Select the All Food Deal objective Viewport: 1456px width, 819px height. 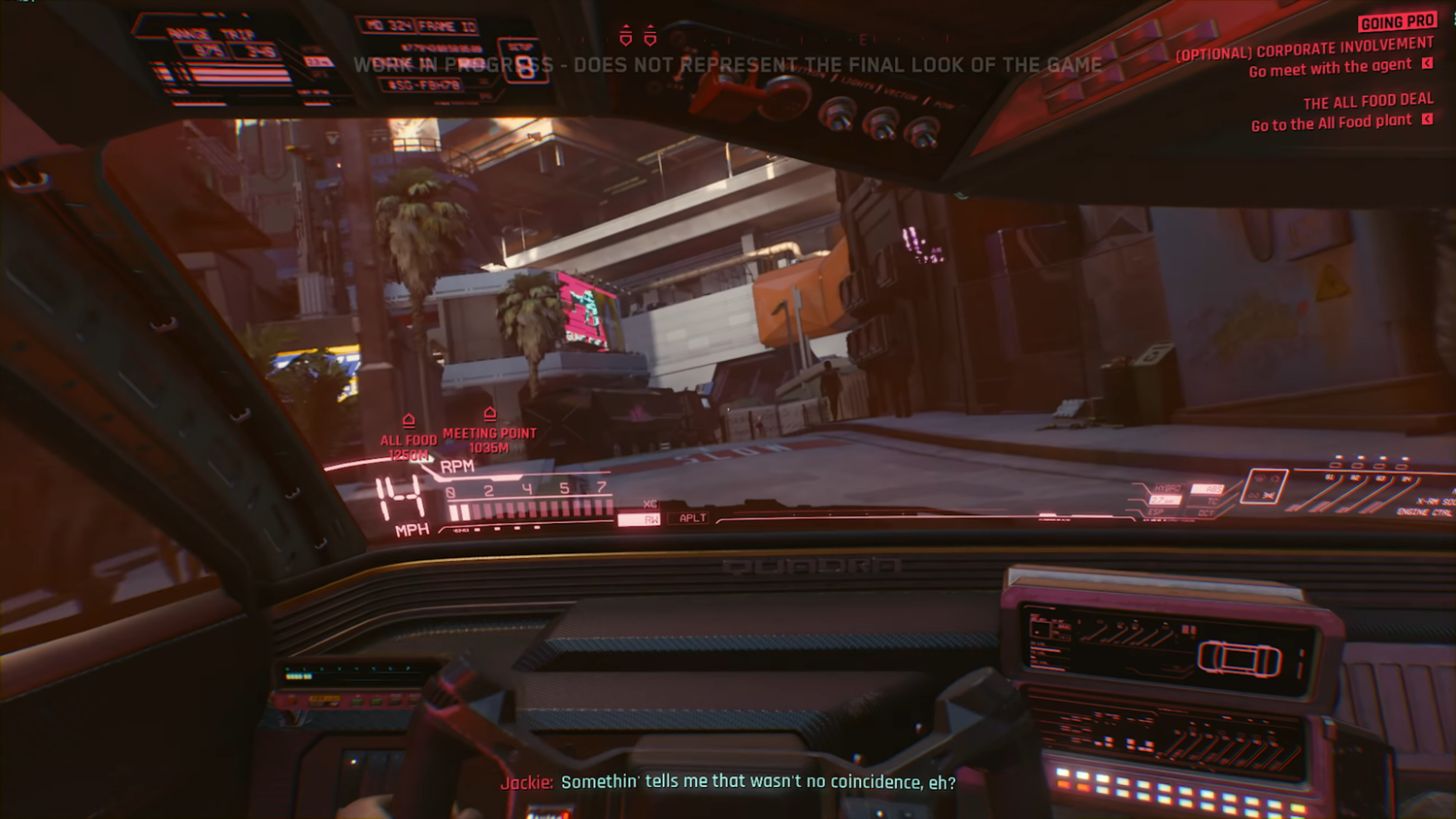[1368, 102]
